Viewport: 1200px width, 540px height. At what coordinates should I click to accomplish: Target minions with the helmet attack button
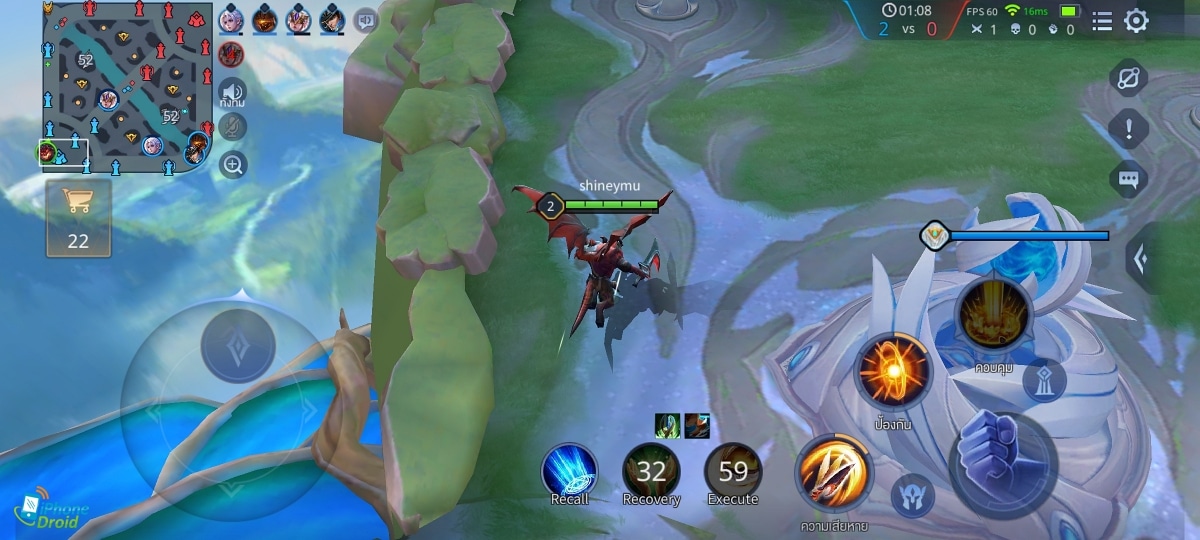[913, 496]
